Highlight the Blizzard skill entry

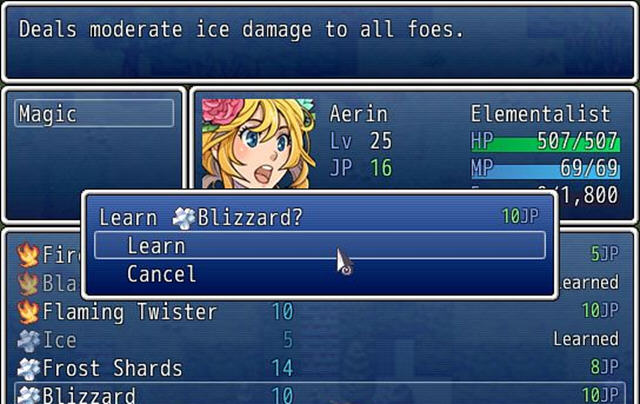[x=318, y=394]
